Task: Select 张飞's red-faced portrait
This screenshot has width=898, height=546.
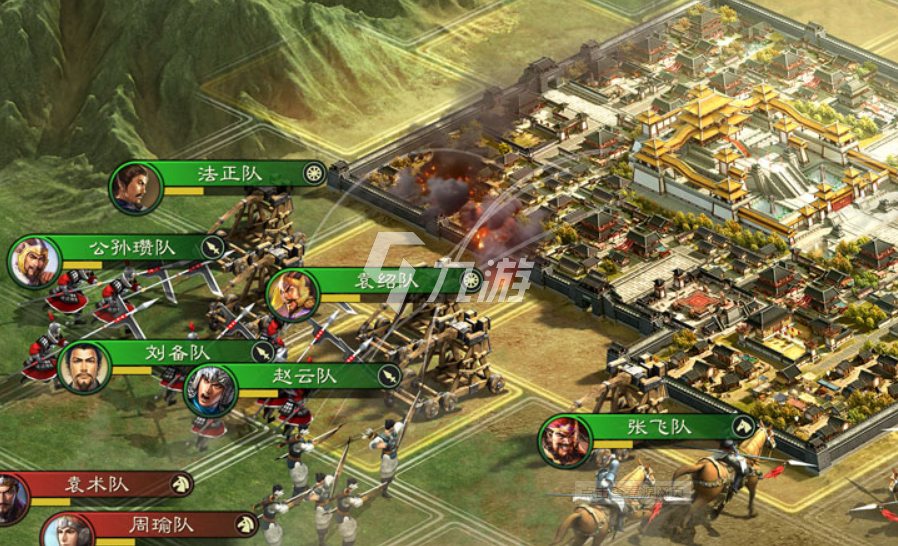Action: [x=565, y=442]
